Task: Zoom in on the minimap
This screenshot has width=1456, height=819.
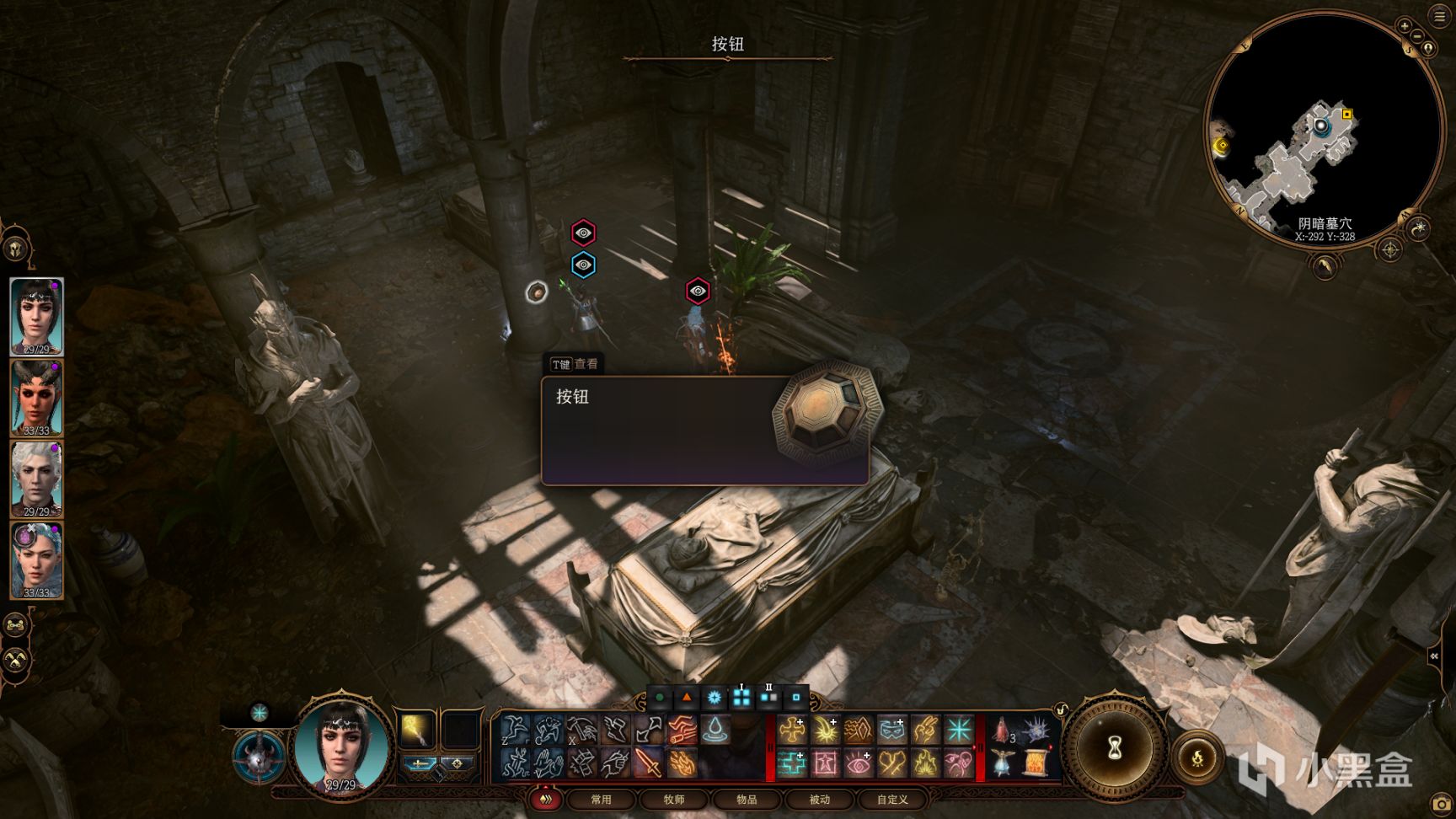Action: [x=1405, y=26]
